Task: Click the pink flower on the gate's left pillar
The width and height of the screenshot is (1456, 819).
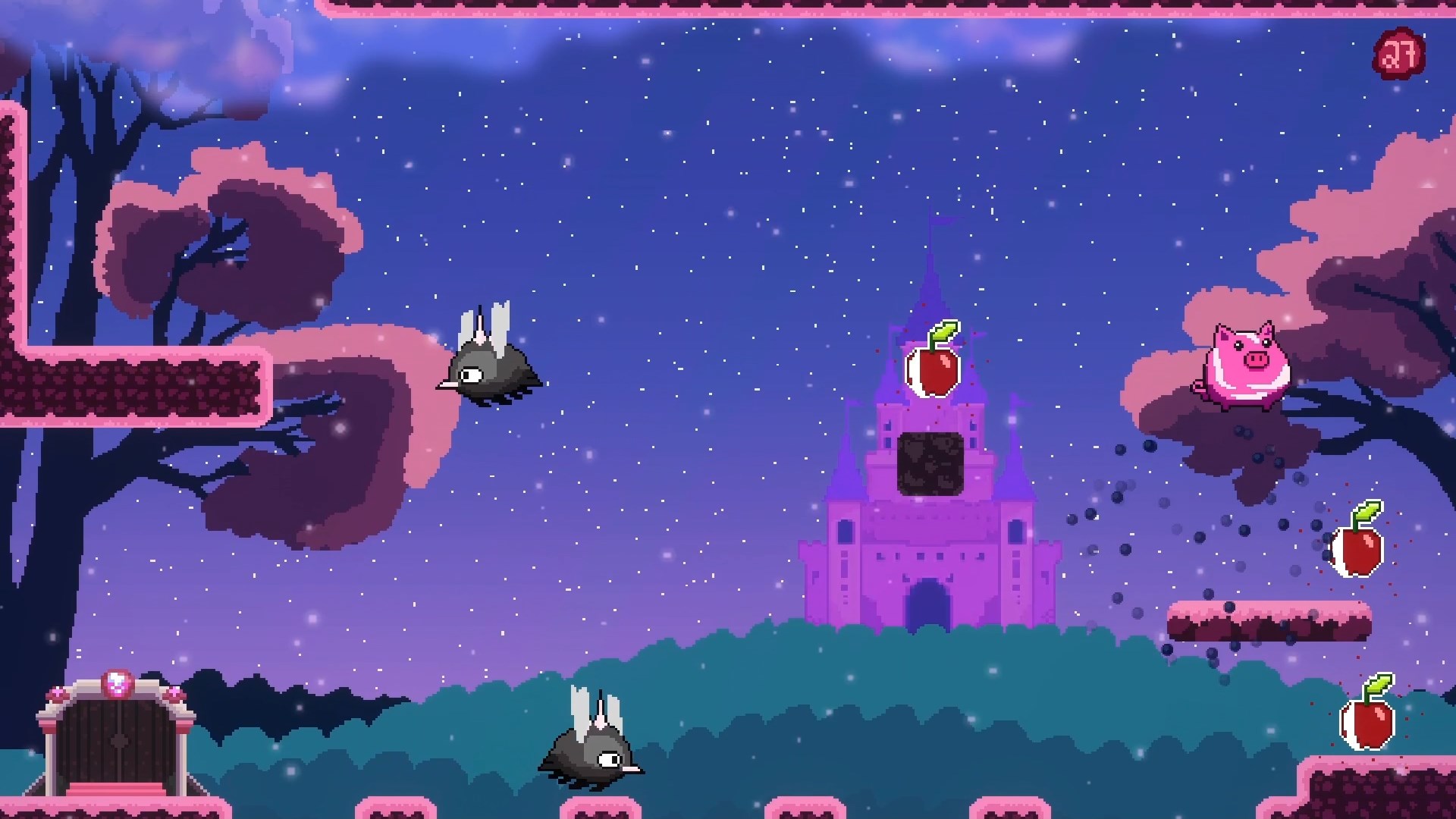Action: click(57, 694)
